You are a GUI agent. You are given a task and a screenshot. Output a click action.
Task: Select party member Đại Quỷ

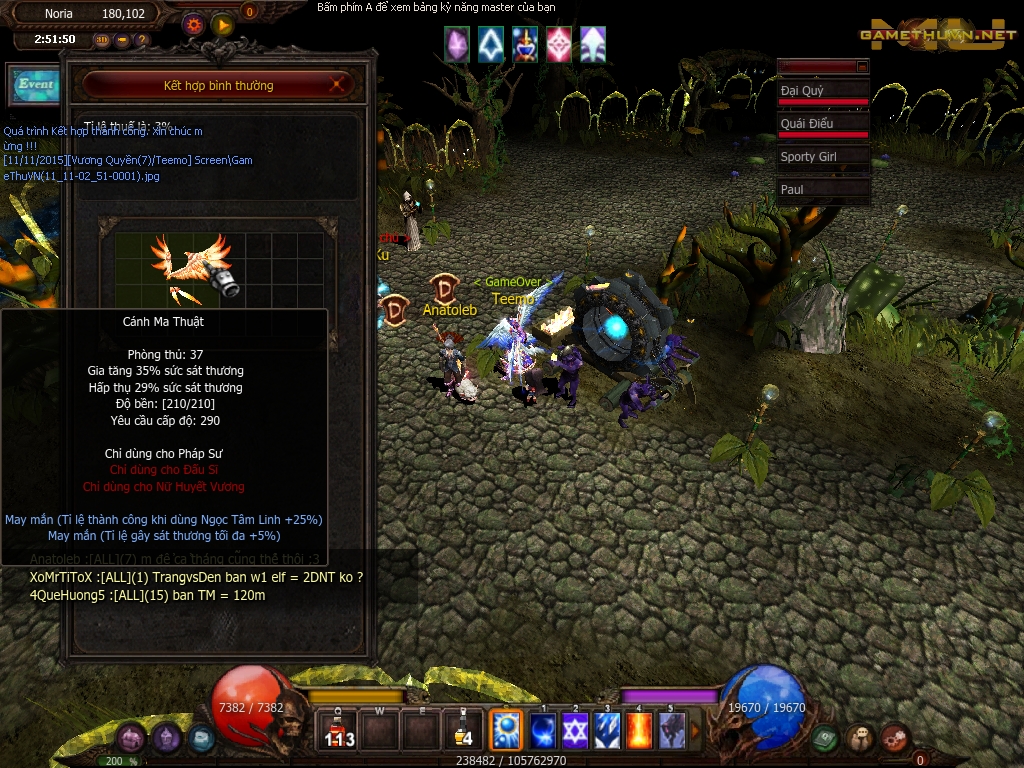822,92
